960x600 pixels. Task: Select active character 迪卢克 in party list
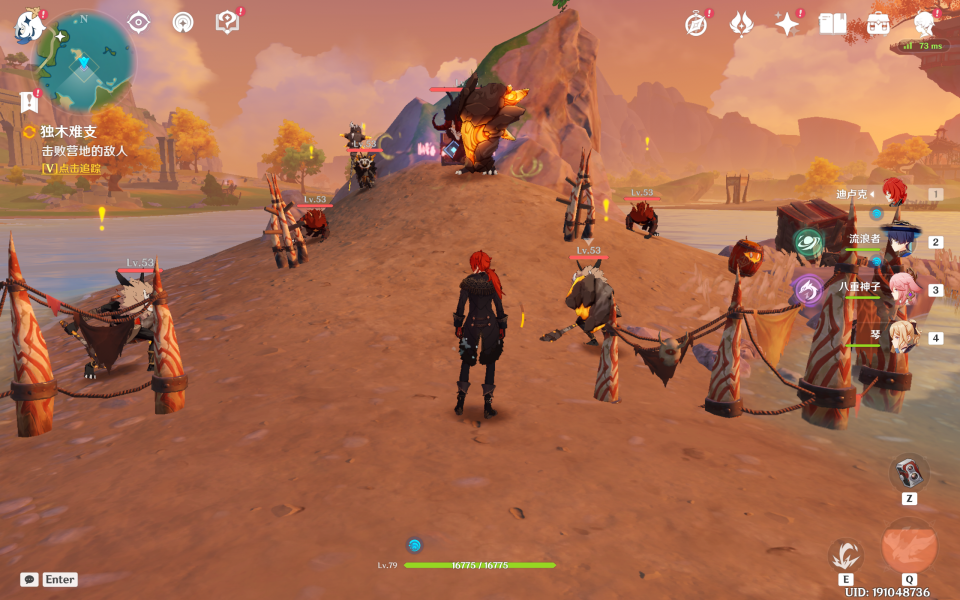pos(893,194)
